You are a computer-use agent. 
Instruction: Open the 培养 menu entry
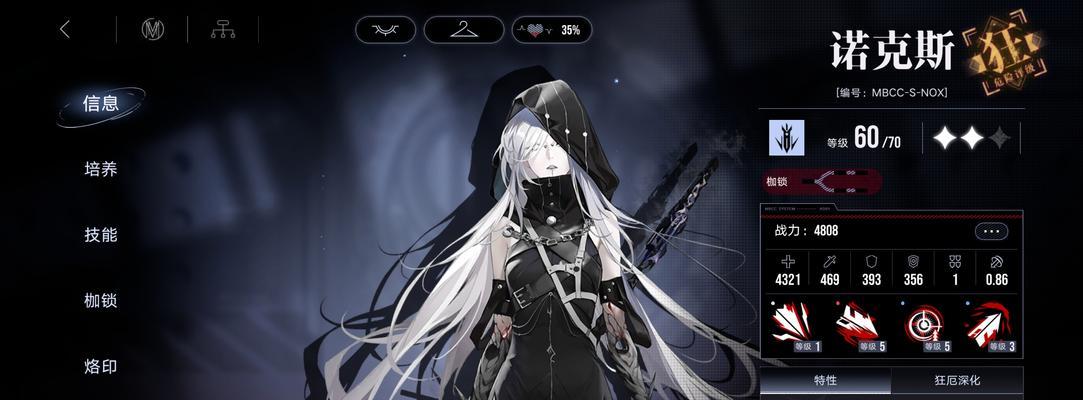[101, 169]
